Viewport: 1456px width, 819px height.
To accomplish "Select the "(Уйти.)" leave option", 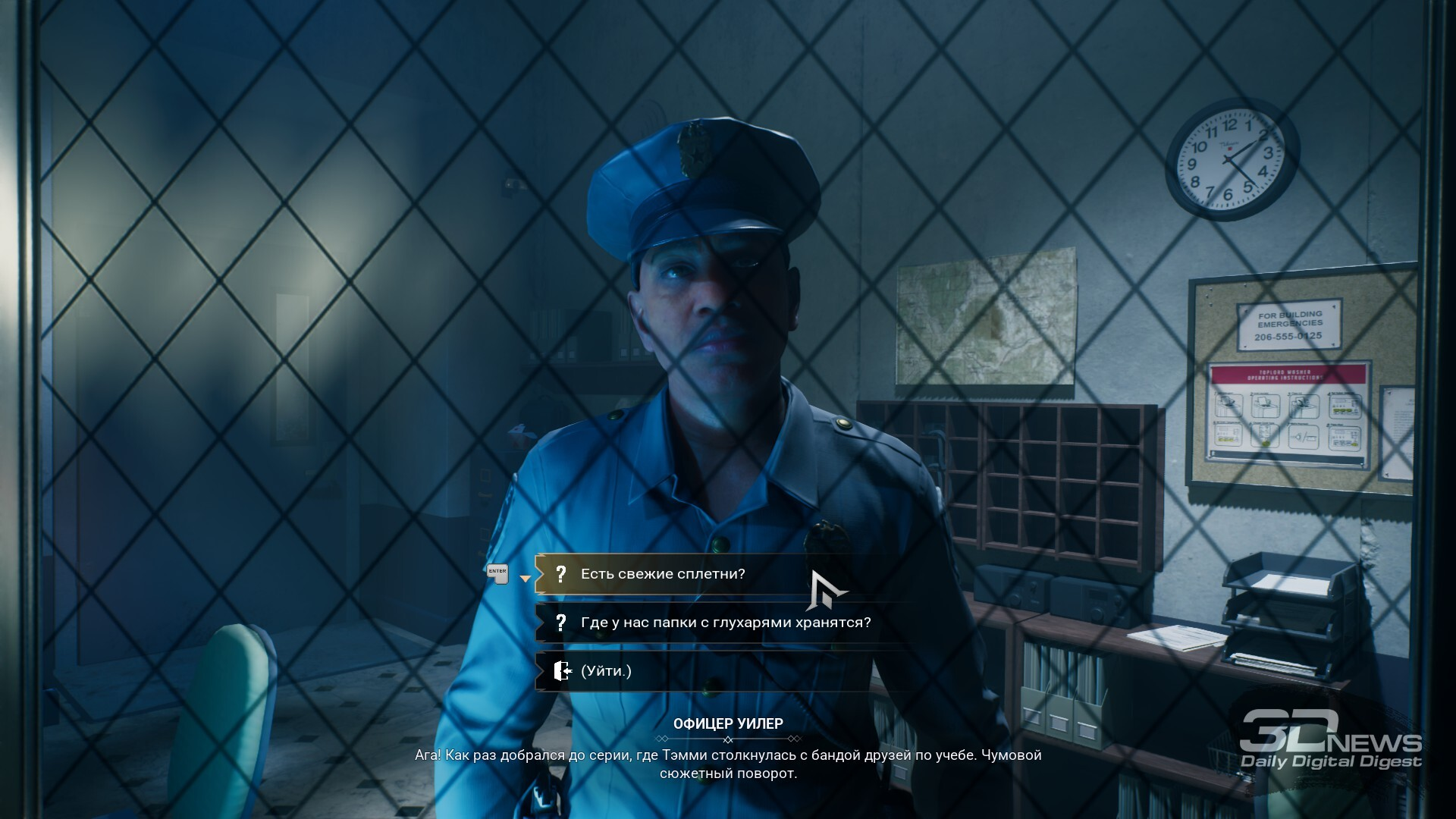I will 606,671.
